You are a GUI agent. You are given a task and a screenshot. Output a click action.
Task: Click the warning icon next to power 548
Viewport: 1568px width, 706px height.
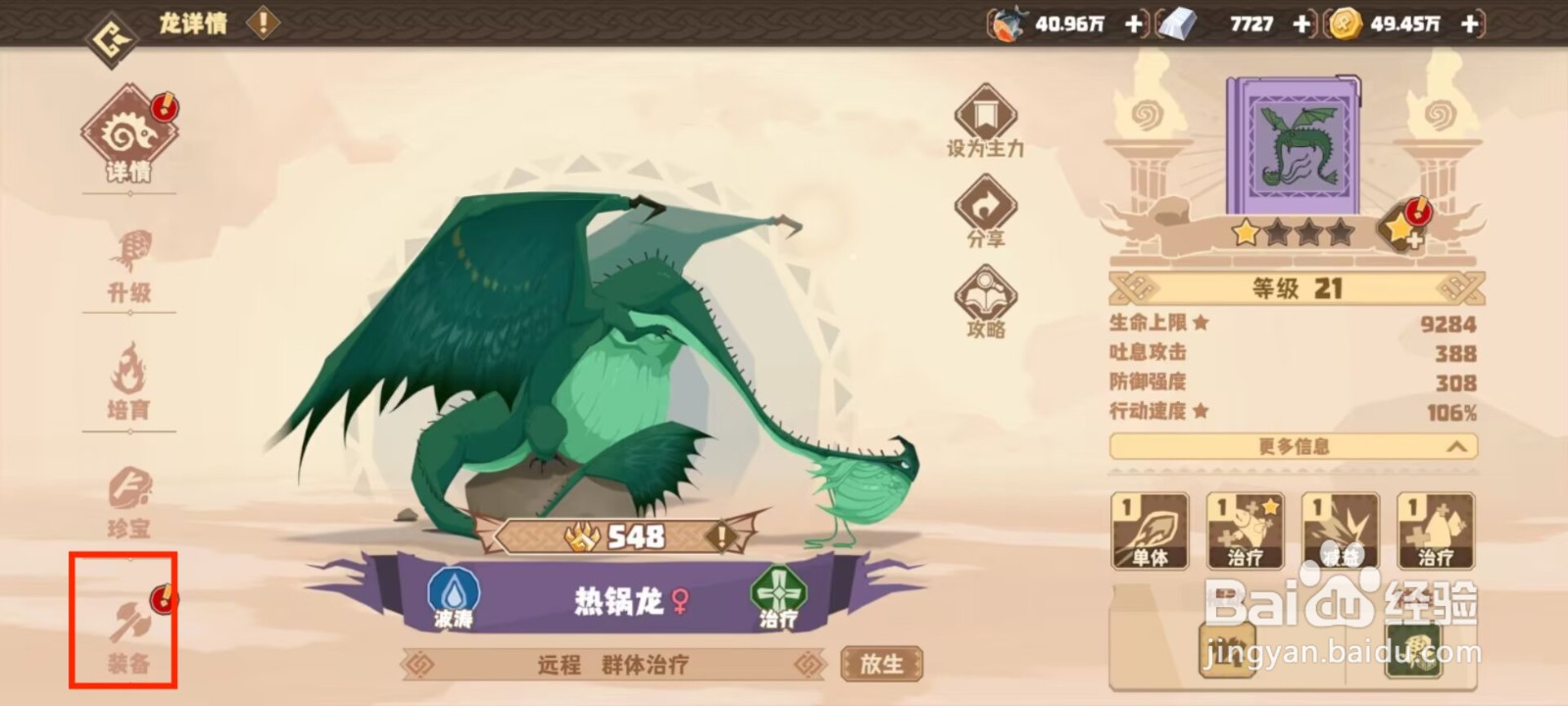pos(722,536)
